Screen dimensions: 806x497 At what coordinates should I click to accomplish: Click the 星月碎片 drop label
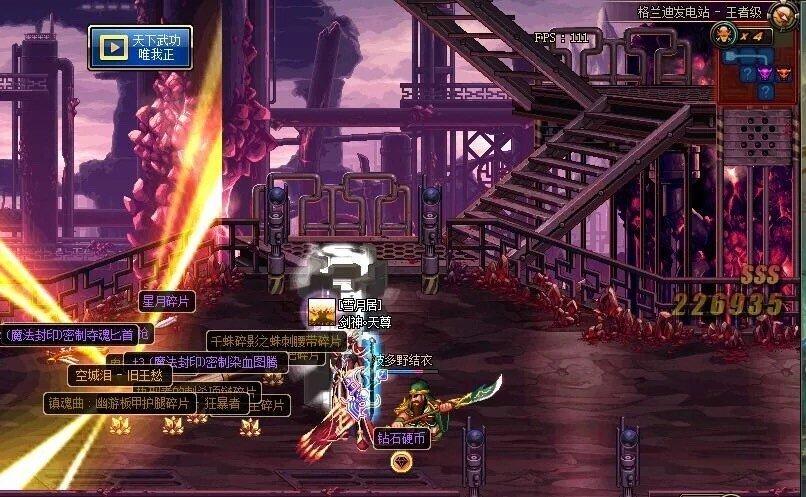pyautogui.click(x=166, y=301)
